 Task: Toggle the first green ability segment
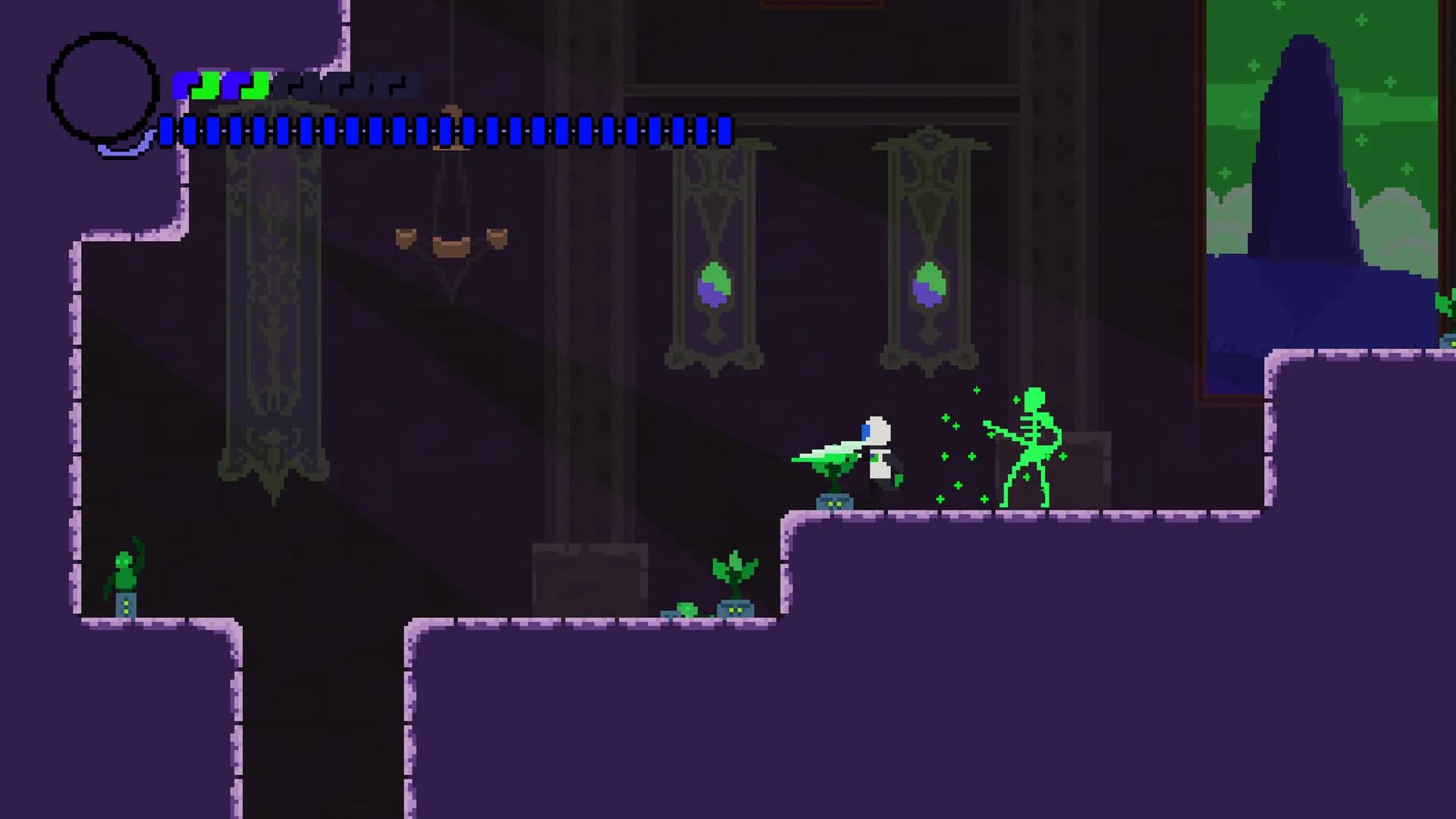point(206,86)
